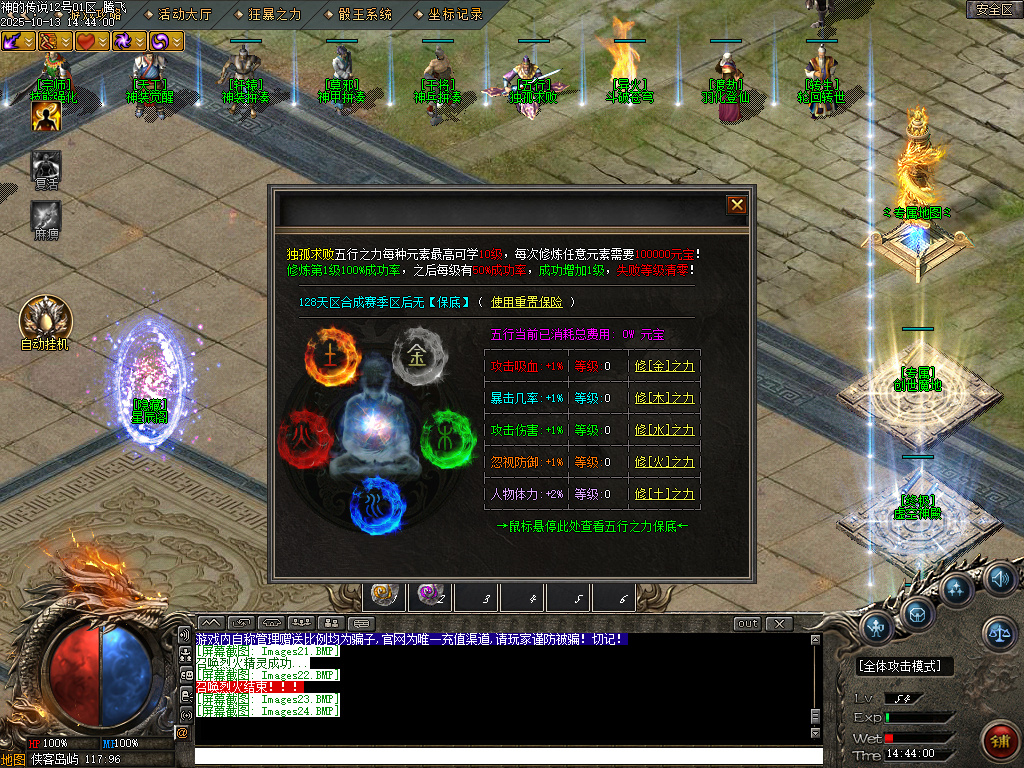Open the 地图 map button

pyautogui.click(x=13, y=759)
